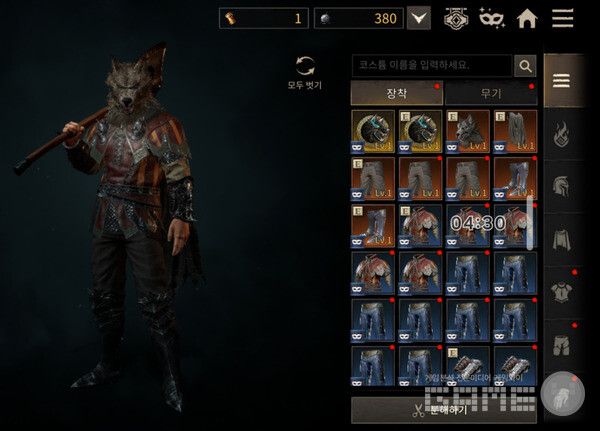
Task: Select the dark grey cloak costume slot
Action: click(x=514, y=130)
